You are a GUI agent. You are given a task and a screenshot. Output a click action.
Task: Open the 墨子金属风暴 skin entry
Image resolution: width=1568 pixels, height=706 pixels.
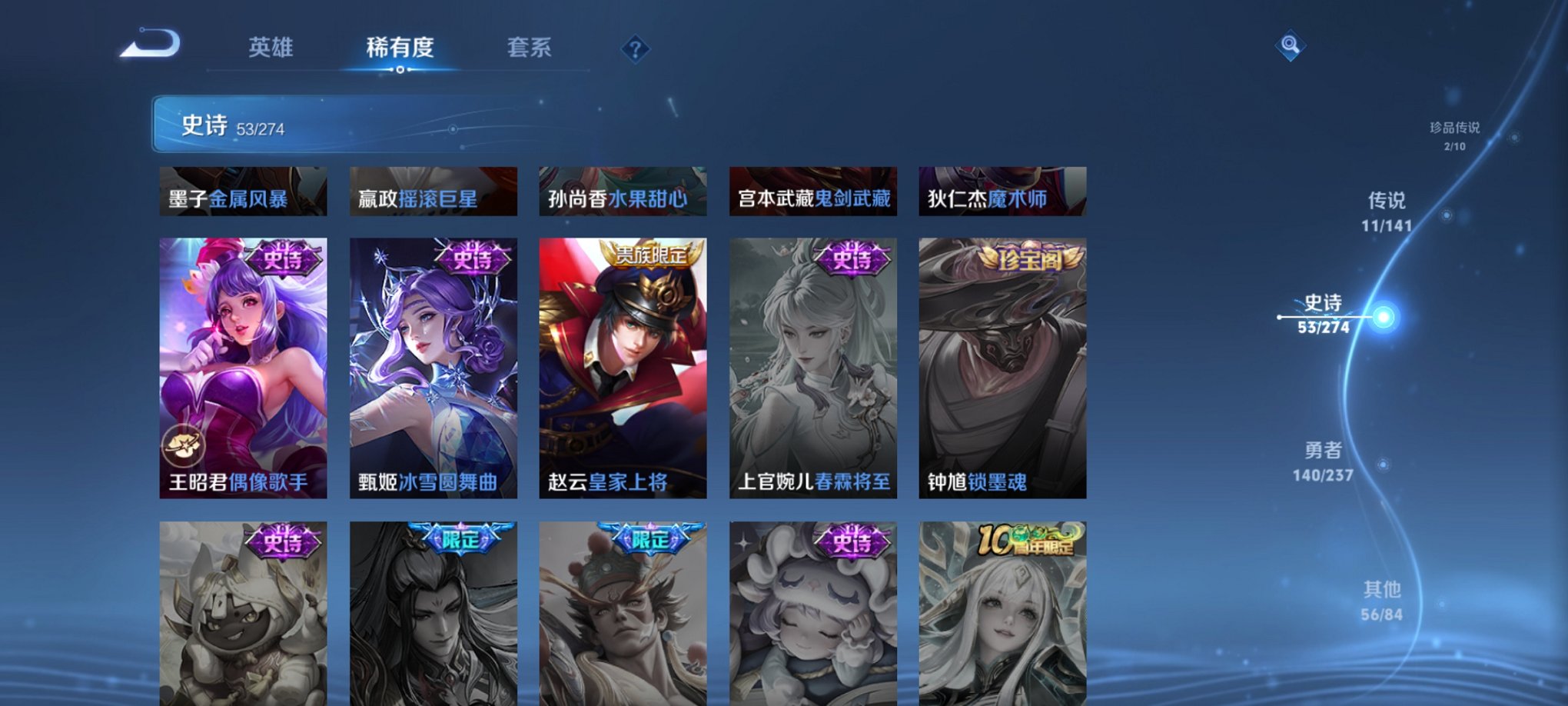[243, 193]
